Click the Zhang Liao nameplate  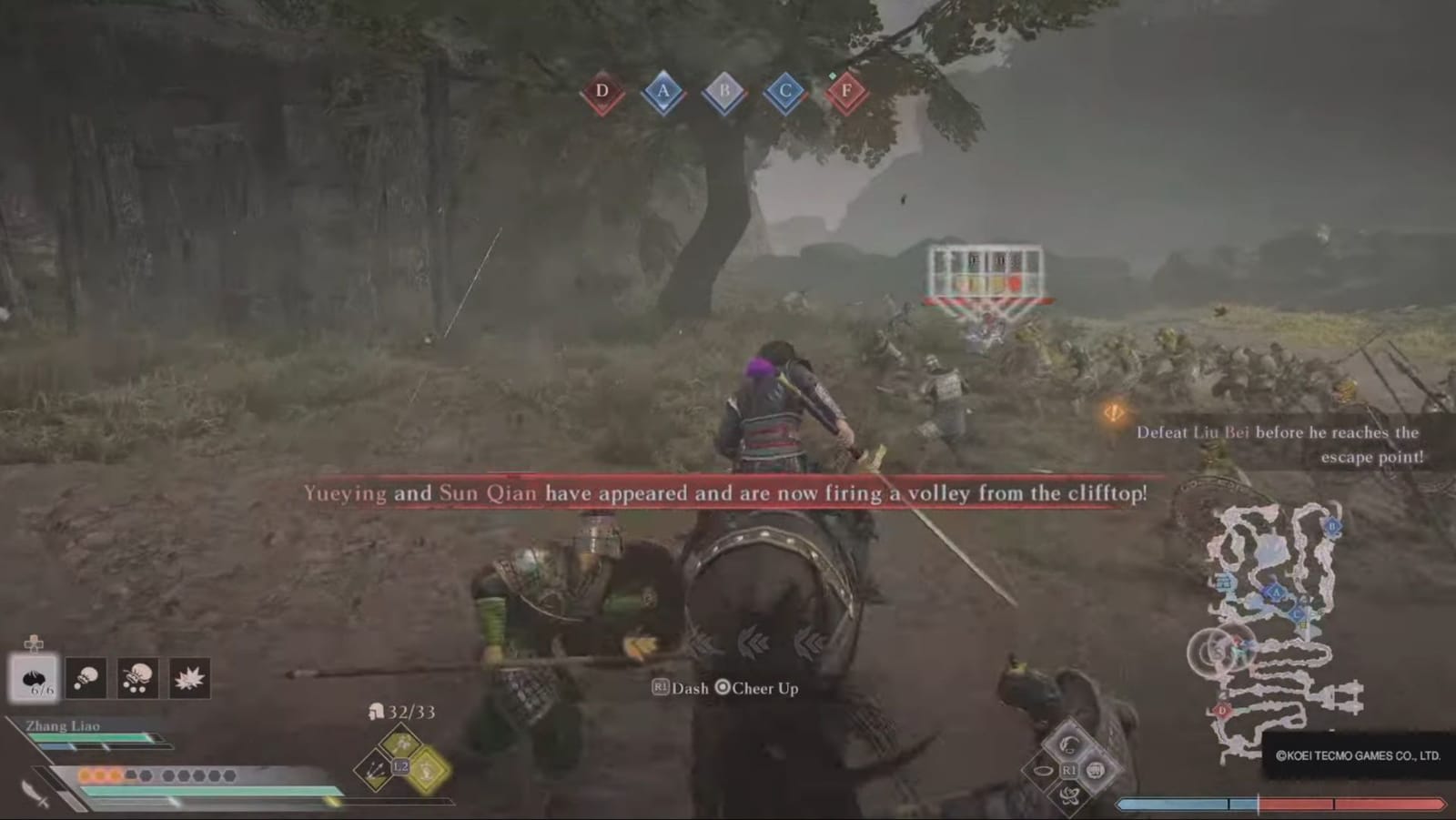click(x=63, y=726)
